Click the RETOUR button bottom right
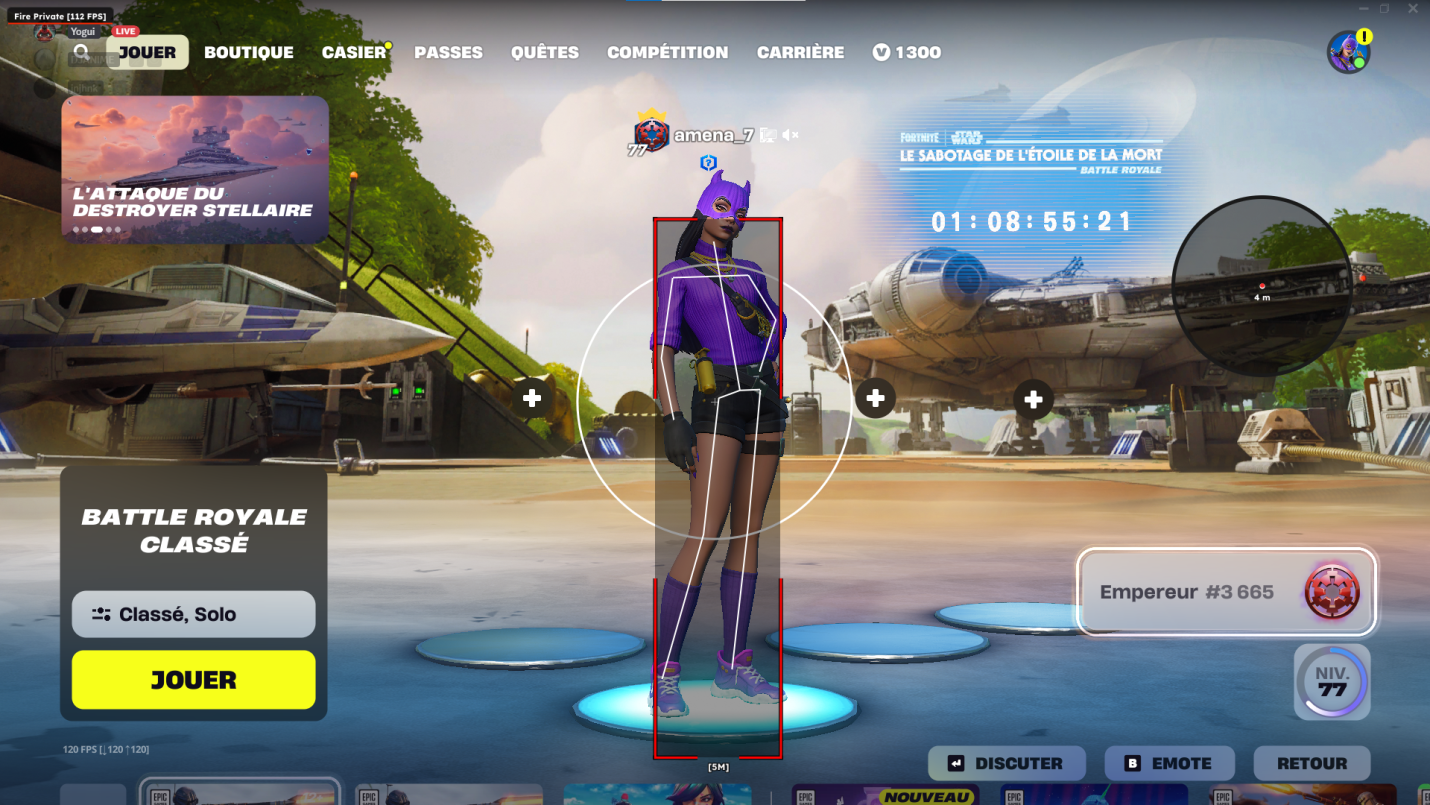 1312,763
